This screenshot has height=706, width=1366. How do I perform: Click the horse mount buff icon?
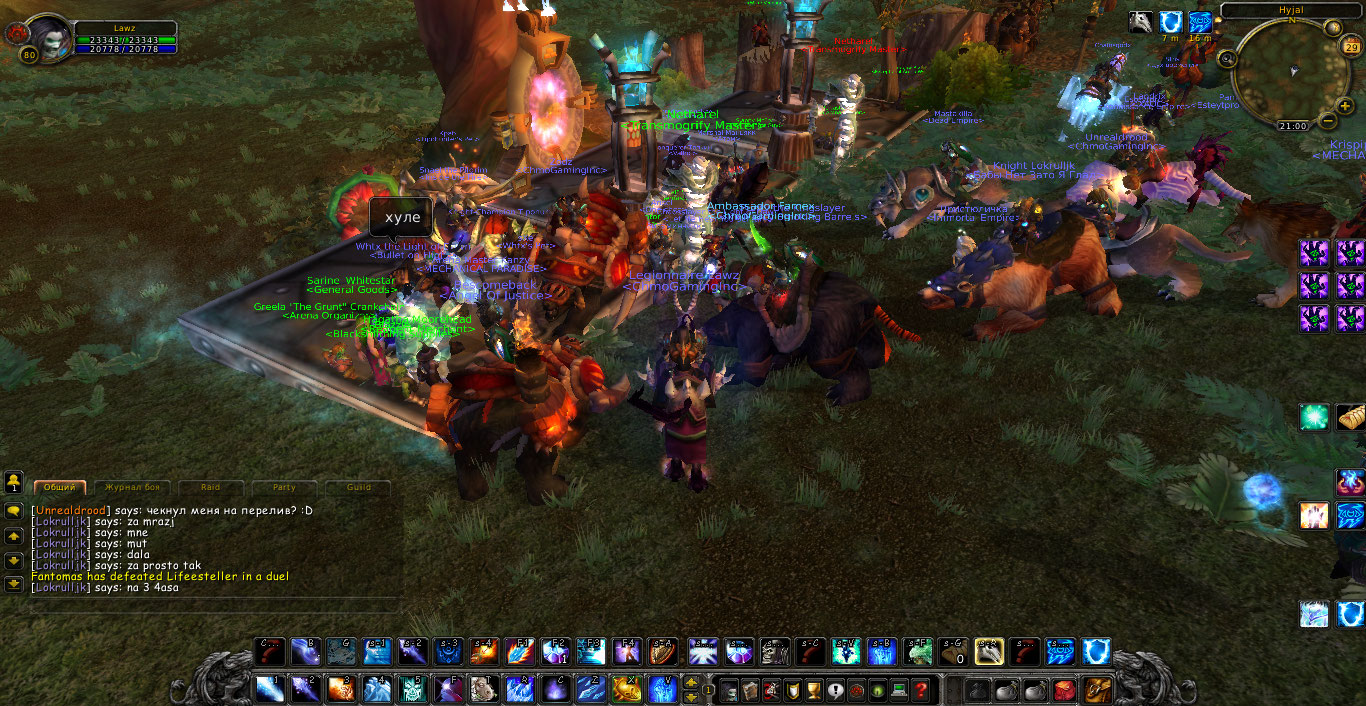tap(1141, 22)
